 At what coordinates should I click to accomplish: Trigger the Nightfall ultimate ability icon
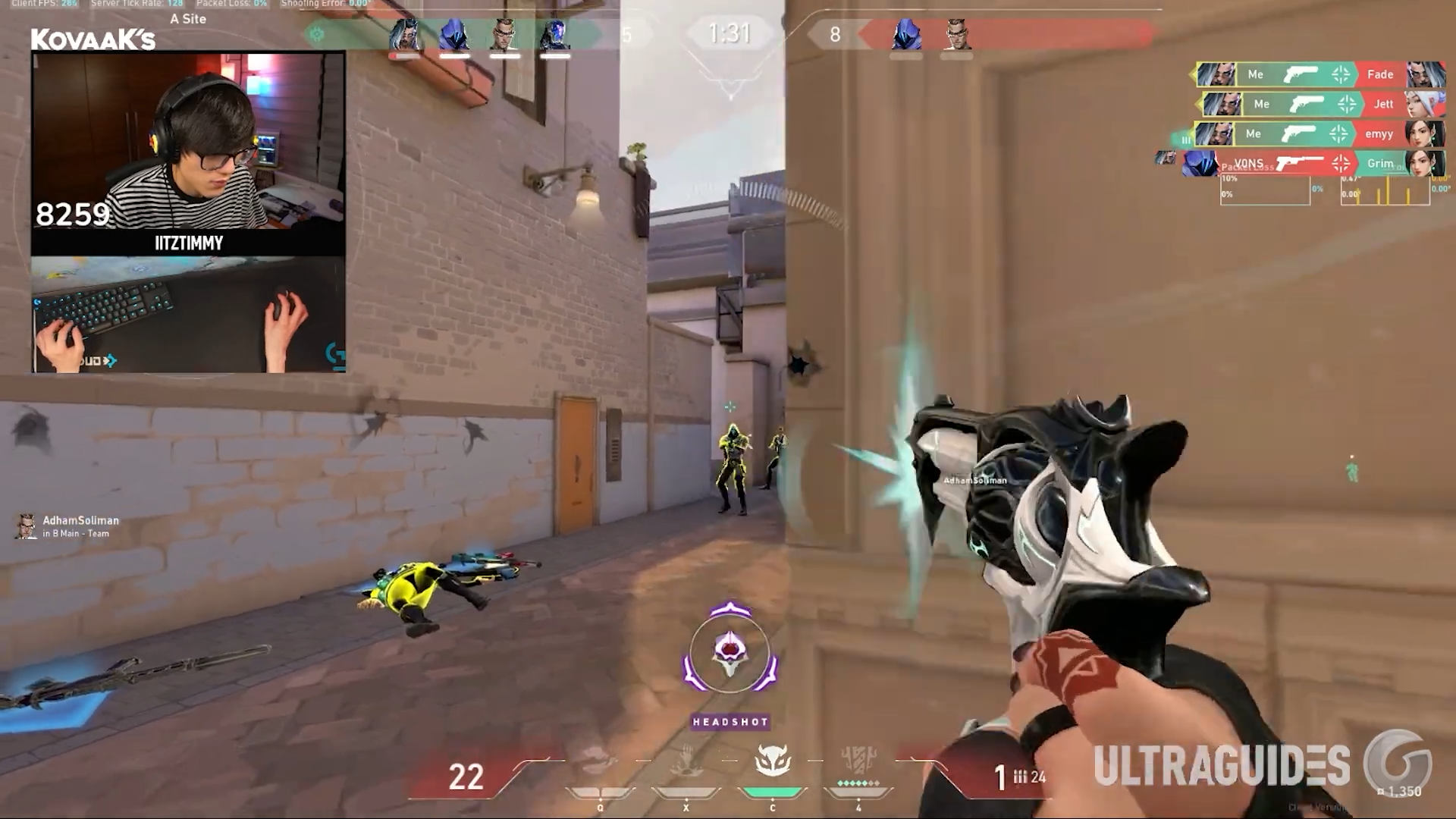858,761
